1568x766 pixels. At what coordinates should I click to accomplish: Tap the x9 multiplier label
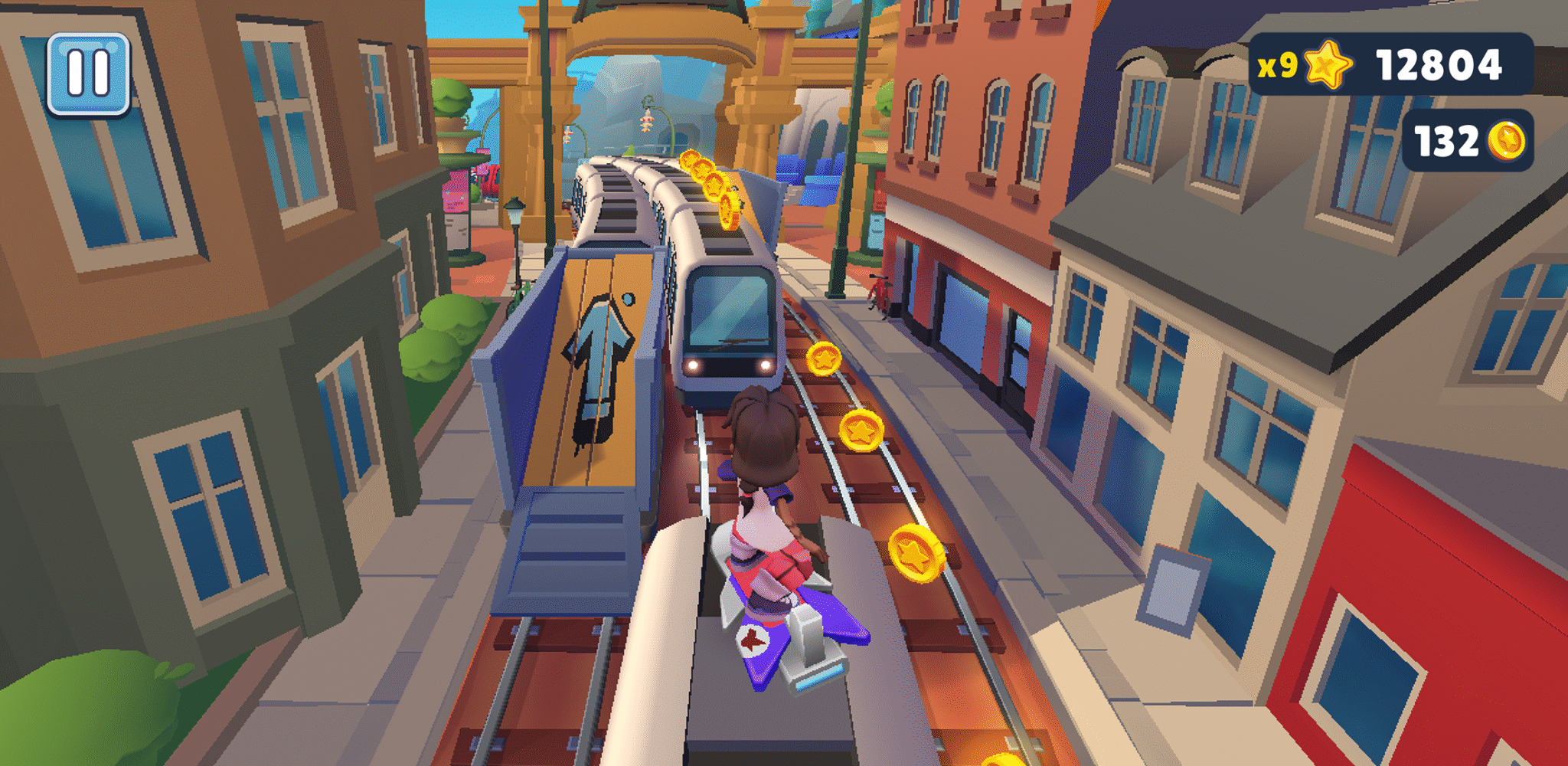(1277, 66)
